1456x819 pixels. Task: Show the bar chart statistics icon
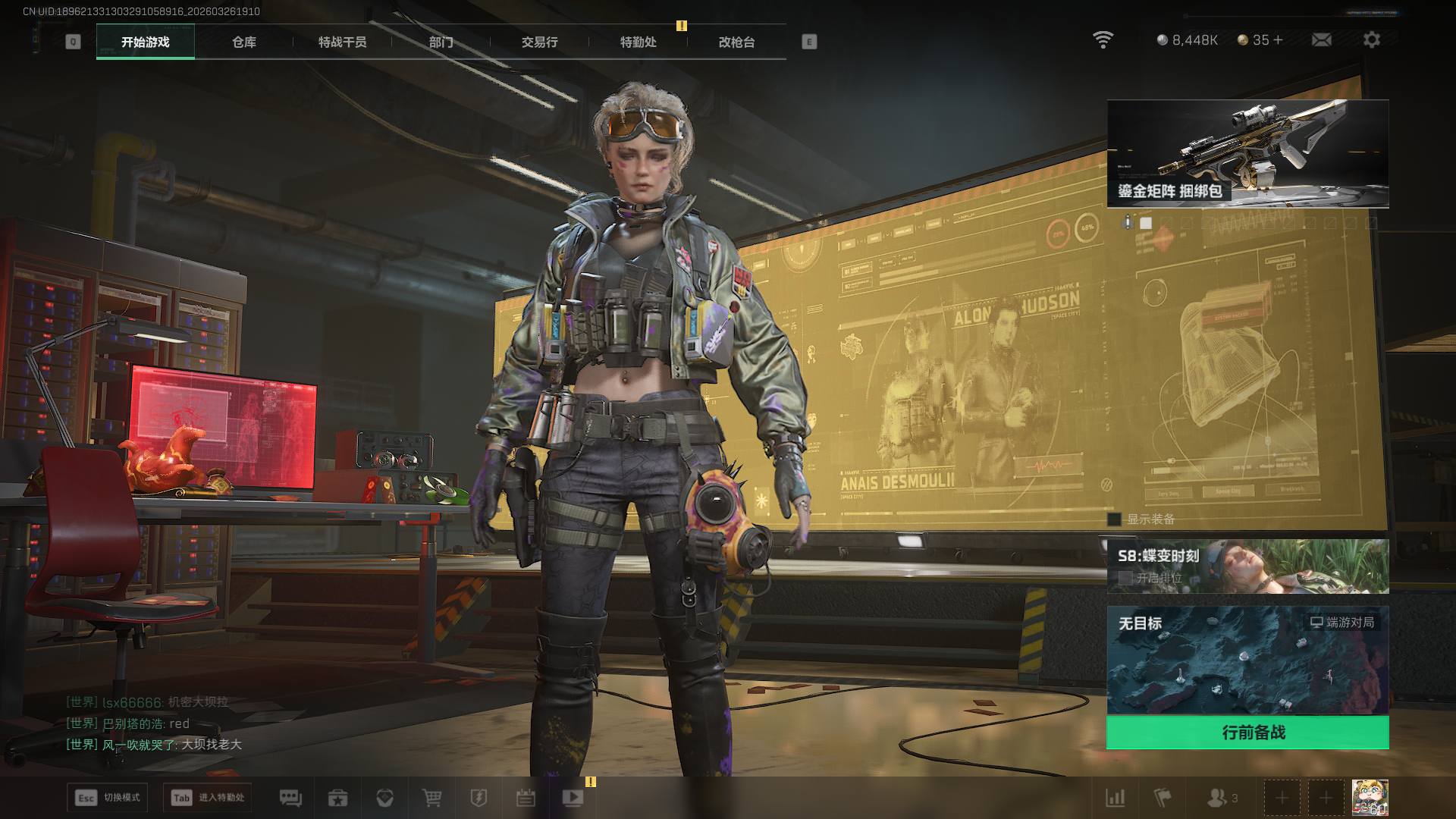[1116, 798]
